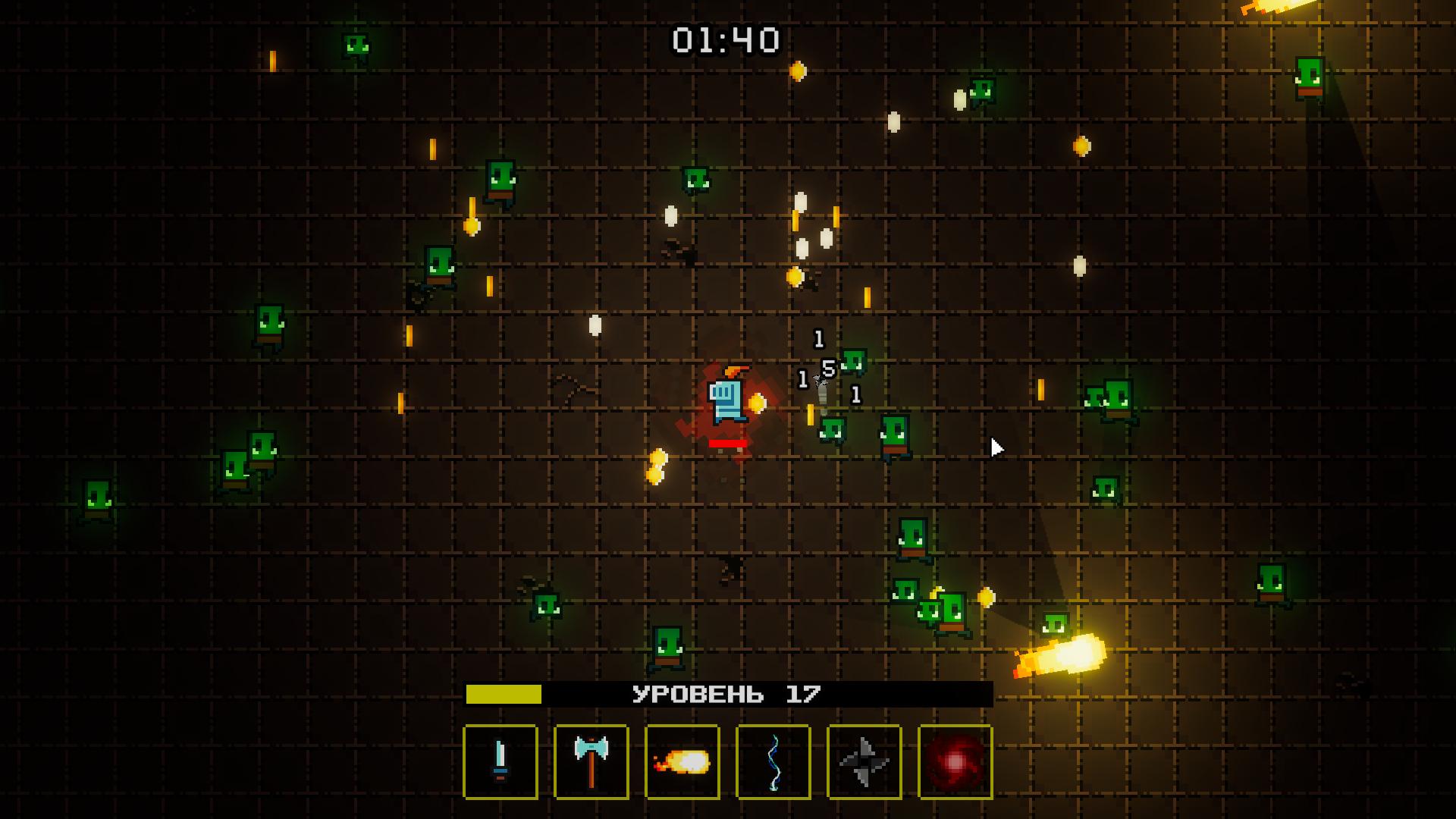Click the match timer showing 01:40

(726, 37)
